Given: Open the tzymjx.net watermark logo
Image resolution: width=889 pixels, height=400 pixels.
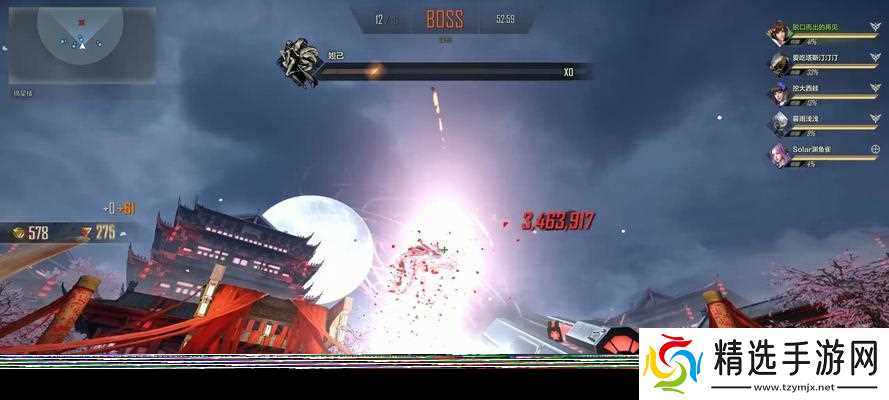Looking at the screenshot, I should [x=763, y=363].
